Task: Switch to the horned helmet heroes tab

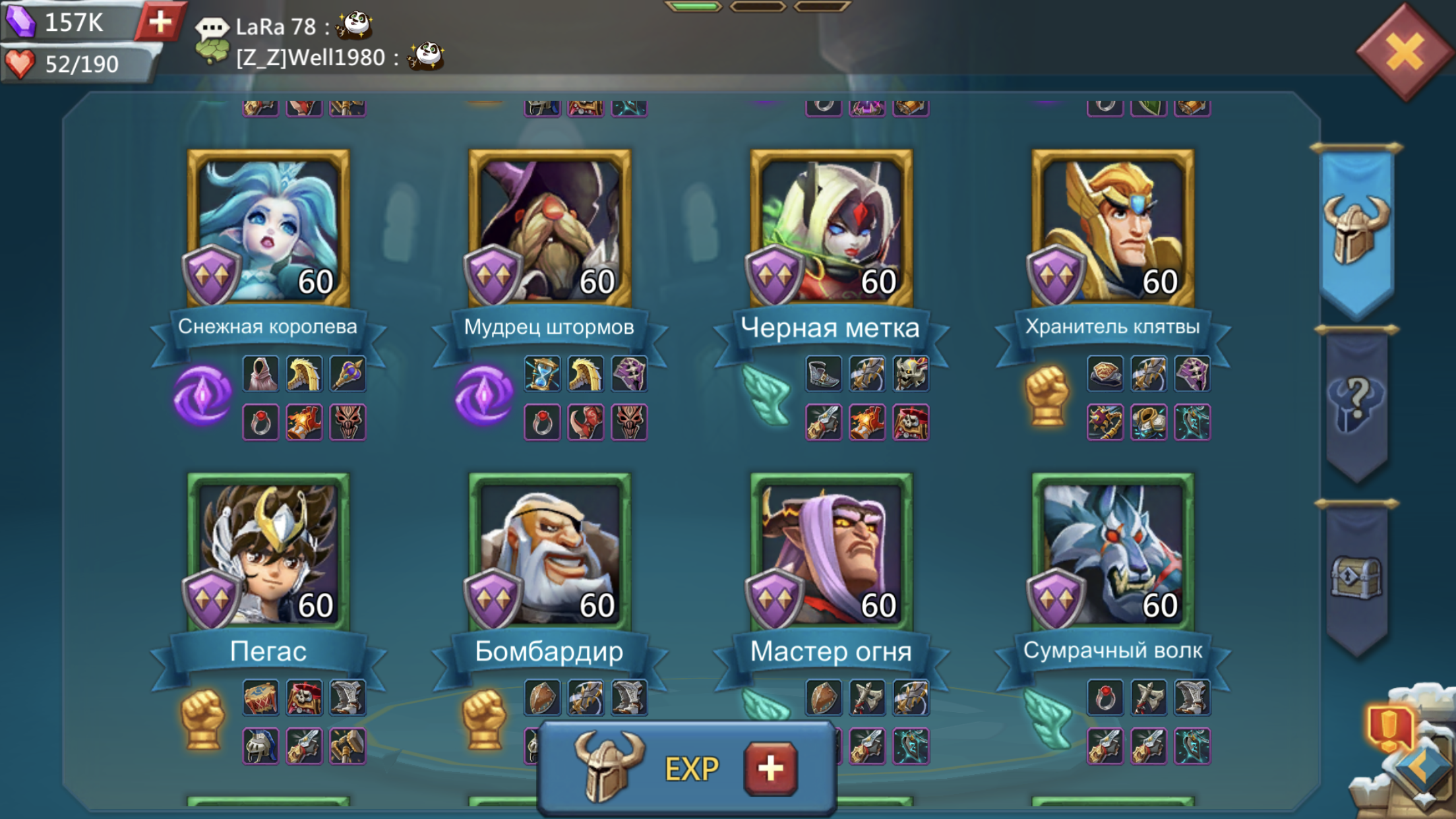Action: (x=1356, y=231)
